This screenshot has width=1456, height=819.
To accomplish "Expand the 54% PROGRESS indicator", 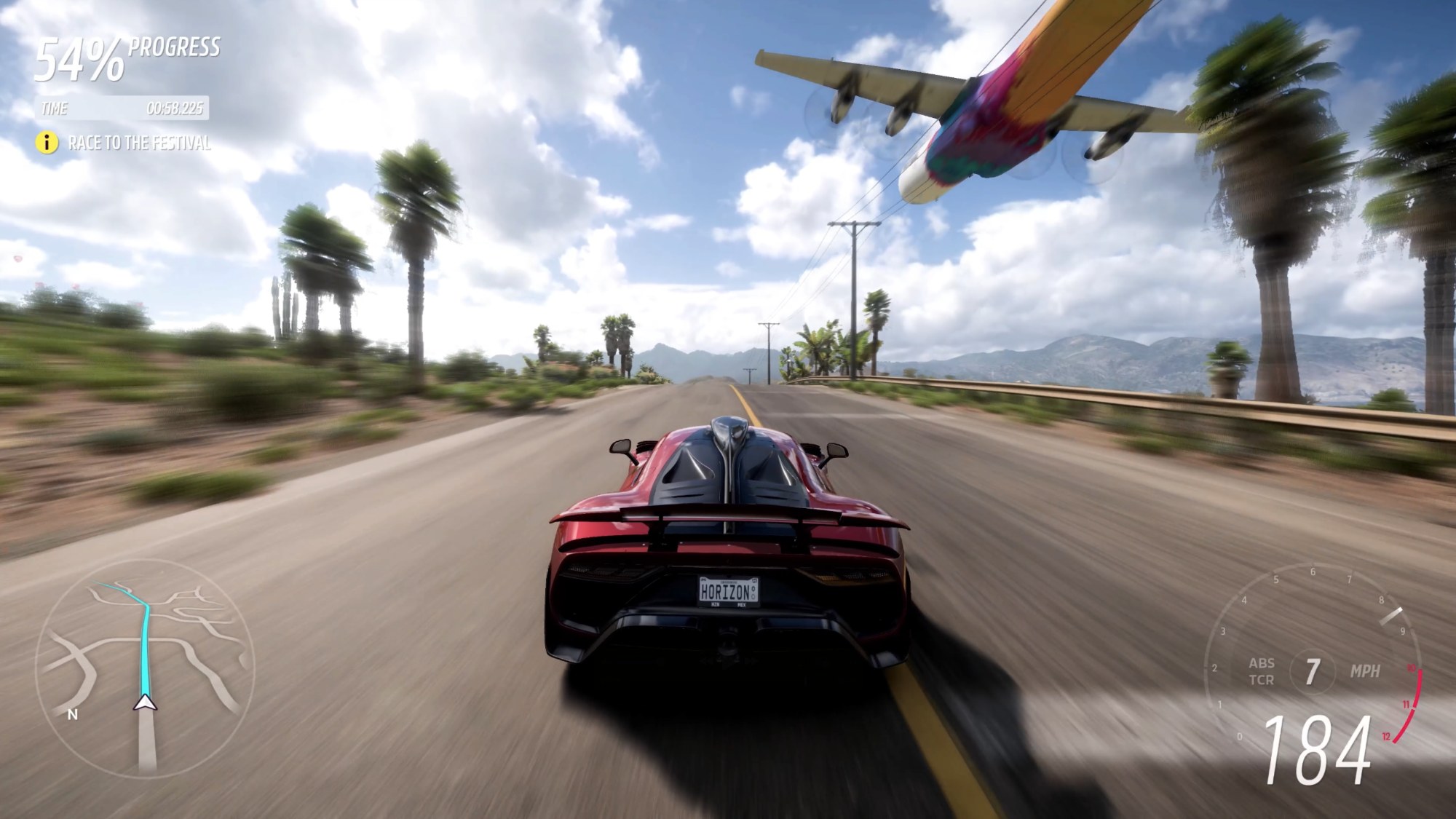I will (80, 58).
